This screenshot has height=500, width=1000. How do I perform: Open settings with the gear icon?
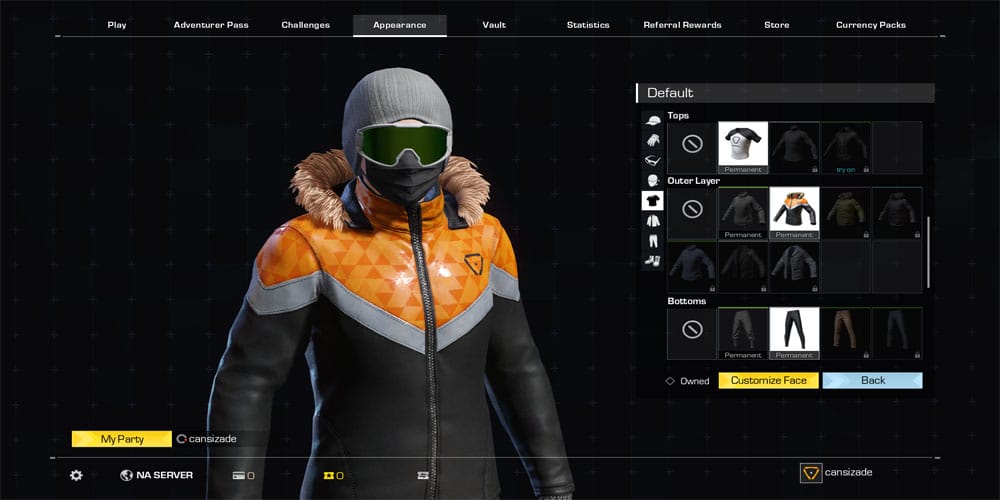(x=76, y=475)
